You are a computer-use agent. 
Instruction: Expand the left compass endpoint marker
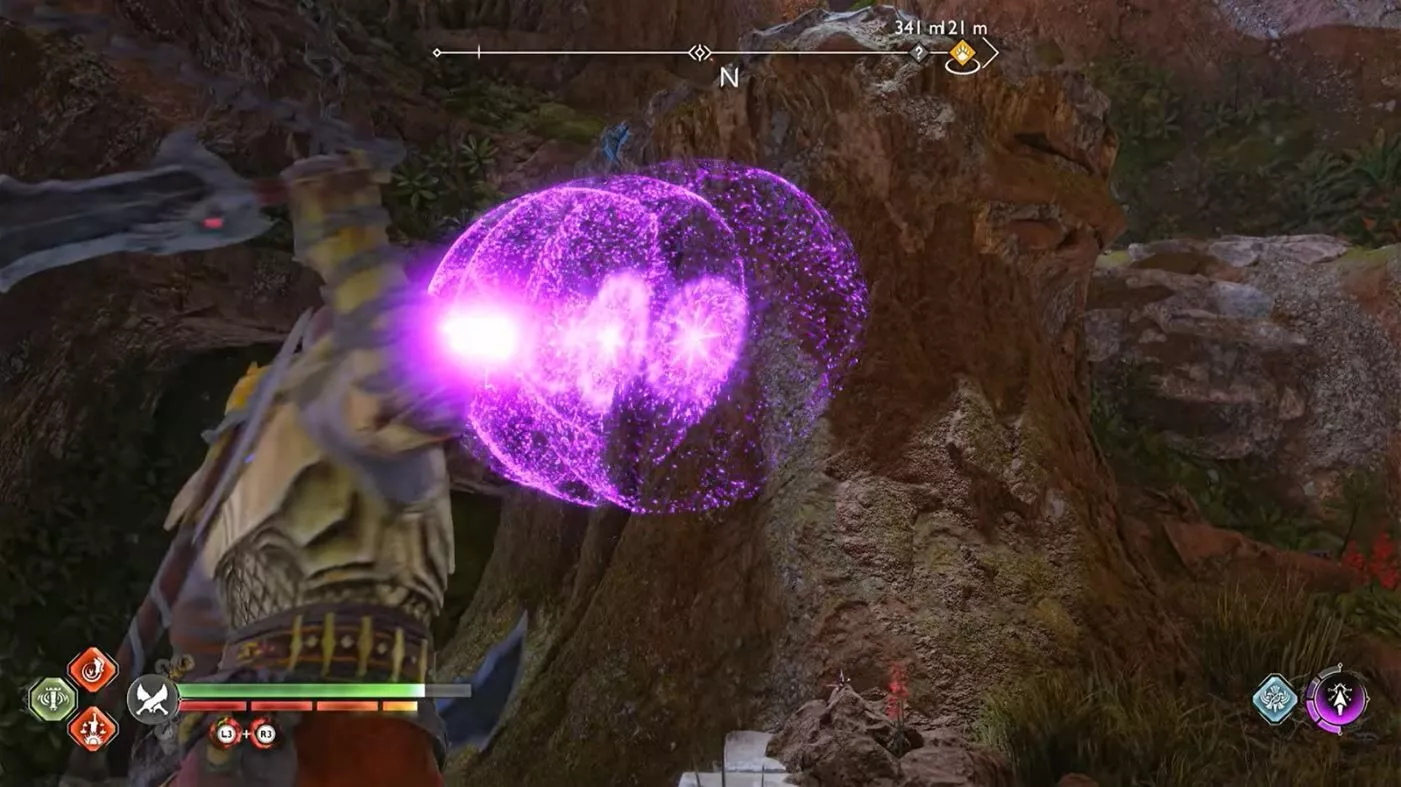[436, 51]
